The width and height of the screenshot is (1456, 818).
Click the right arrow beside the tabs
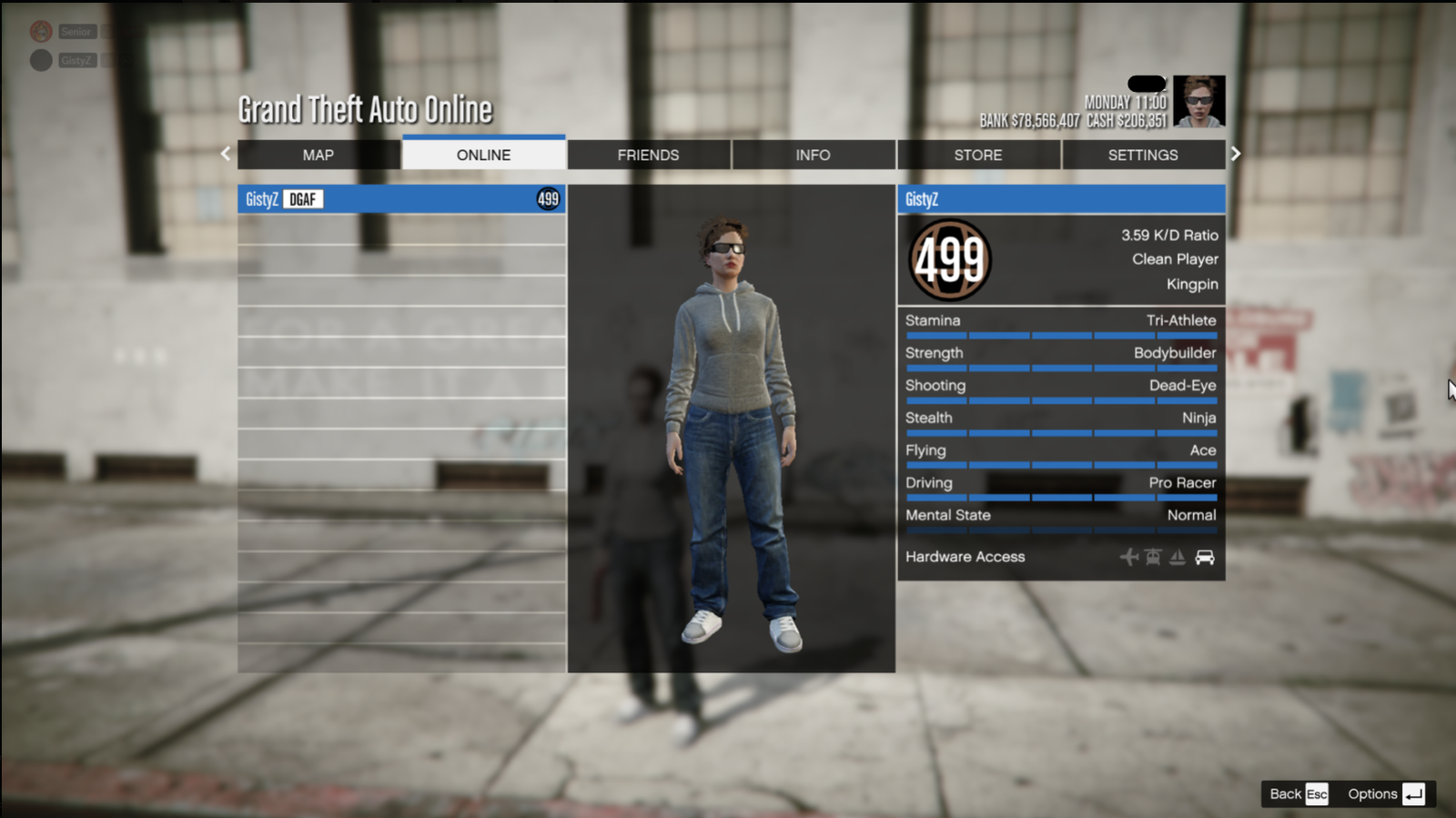click(1236, 154)
